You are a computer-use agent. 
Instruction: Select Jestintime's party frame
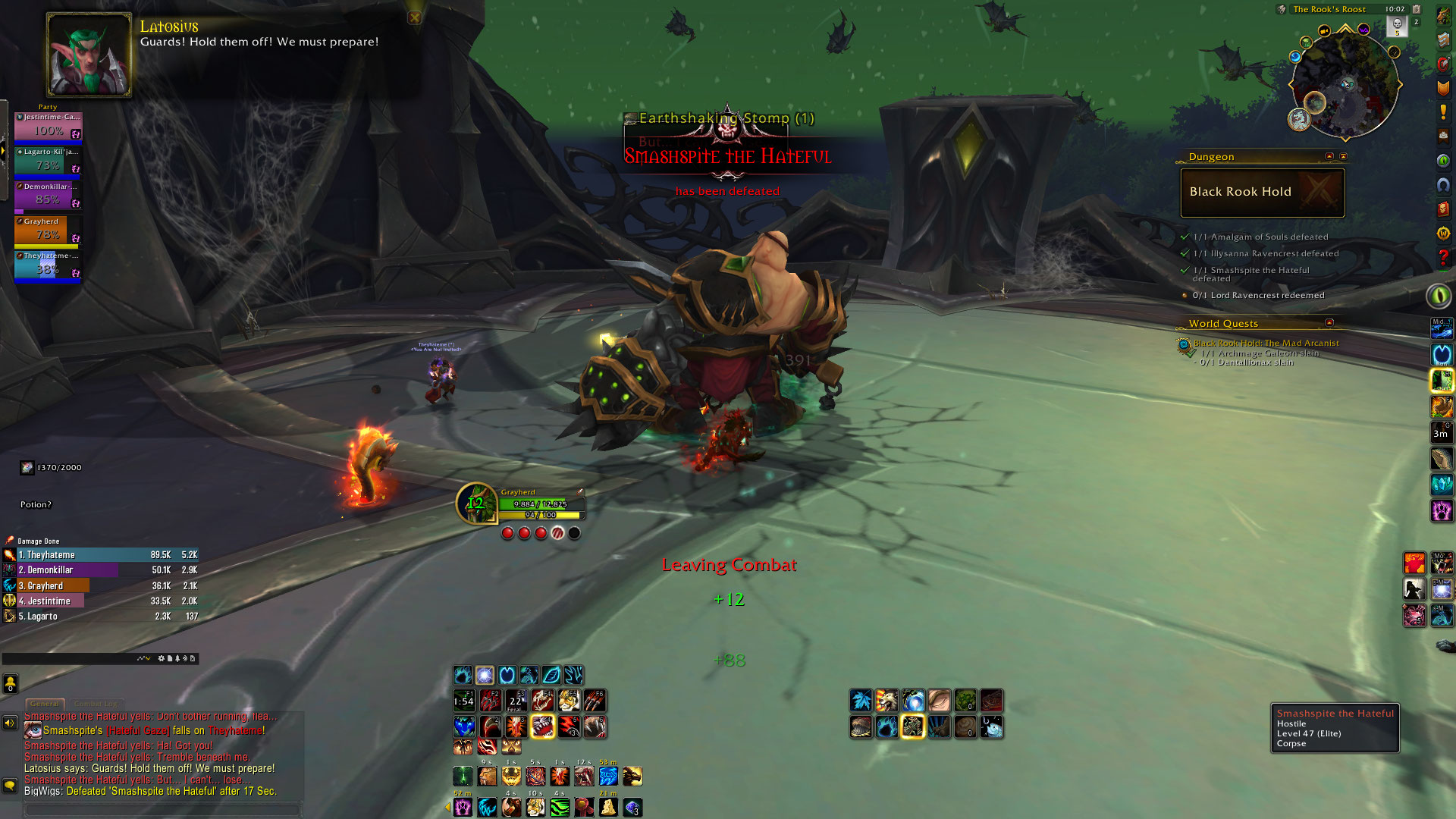pos(48,127)
